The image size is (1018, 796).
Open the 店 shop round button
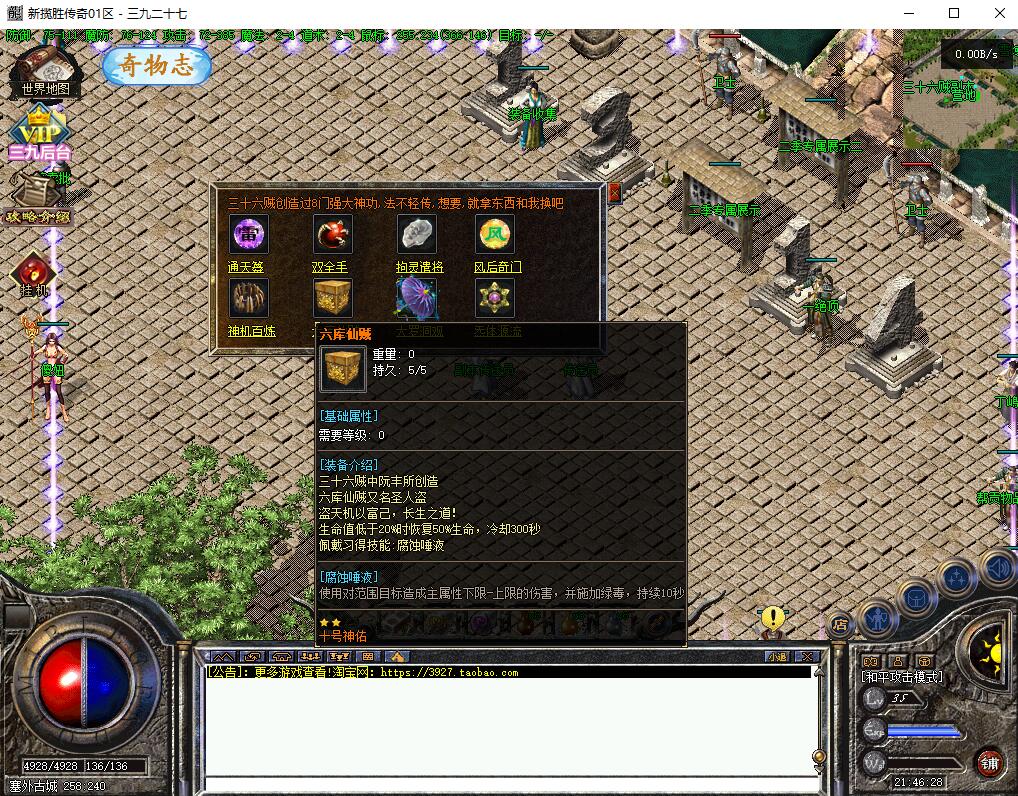pos(841,624)
